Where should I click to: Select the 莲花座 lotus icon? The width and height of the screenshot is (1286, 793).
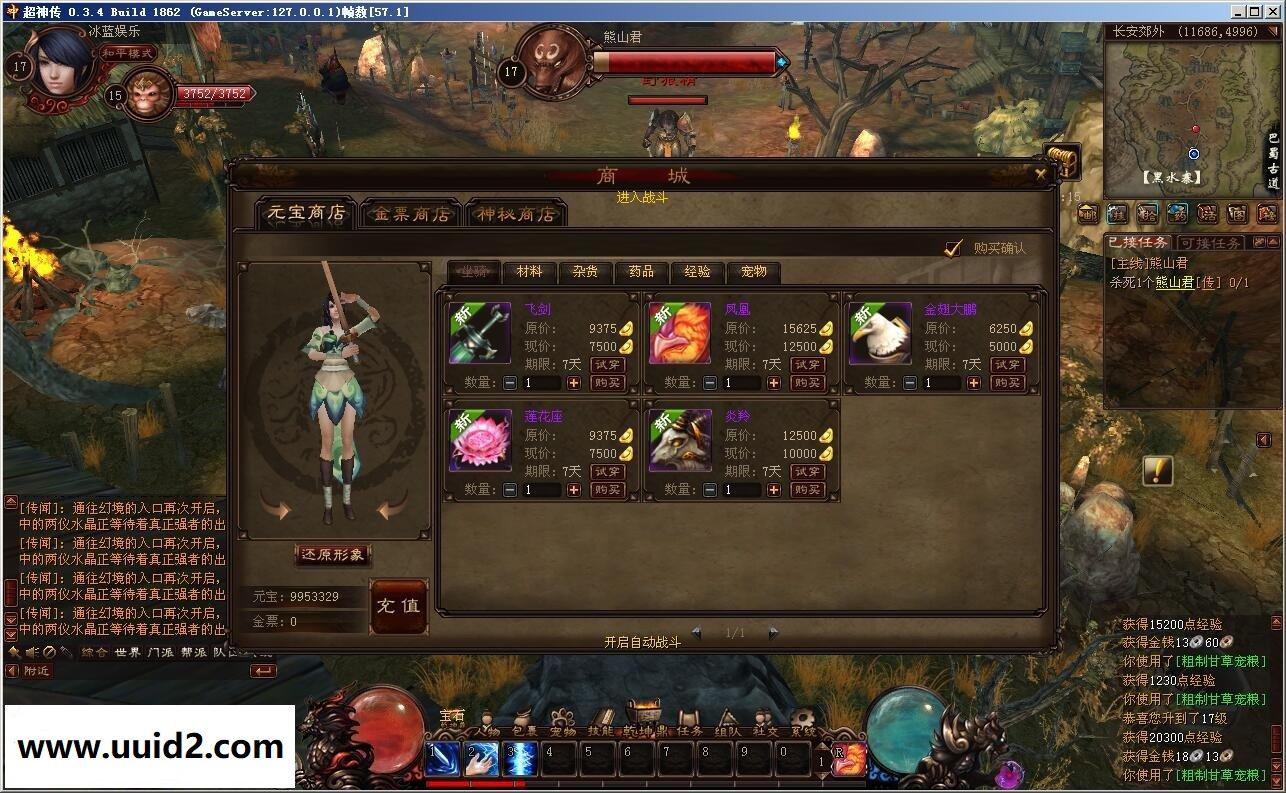[480, 440]
